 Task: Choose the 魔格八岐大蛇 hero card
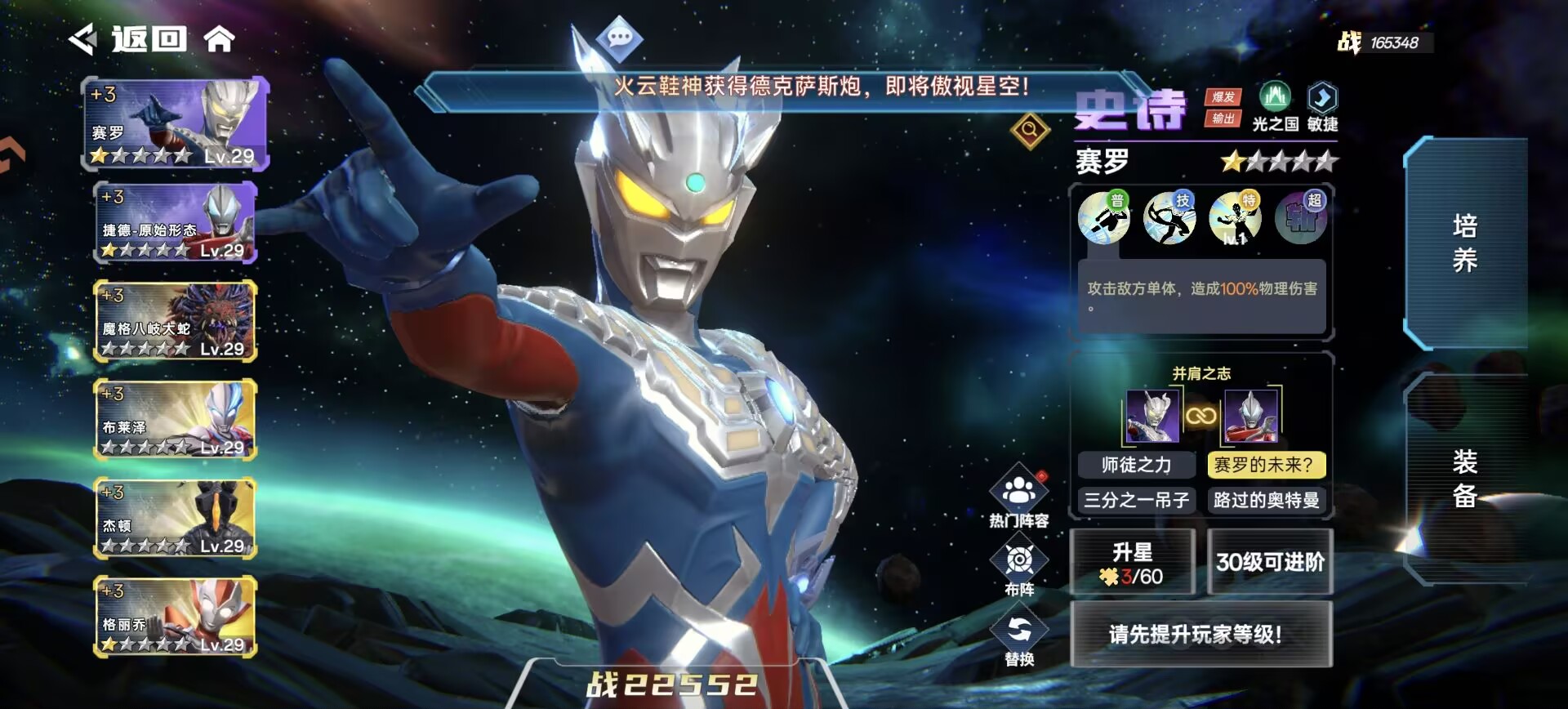click(176, 321)
